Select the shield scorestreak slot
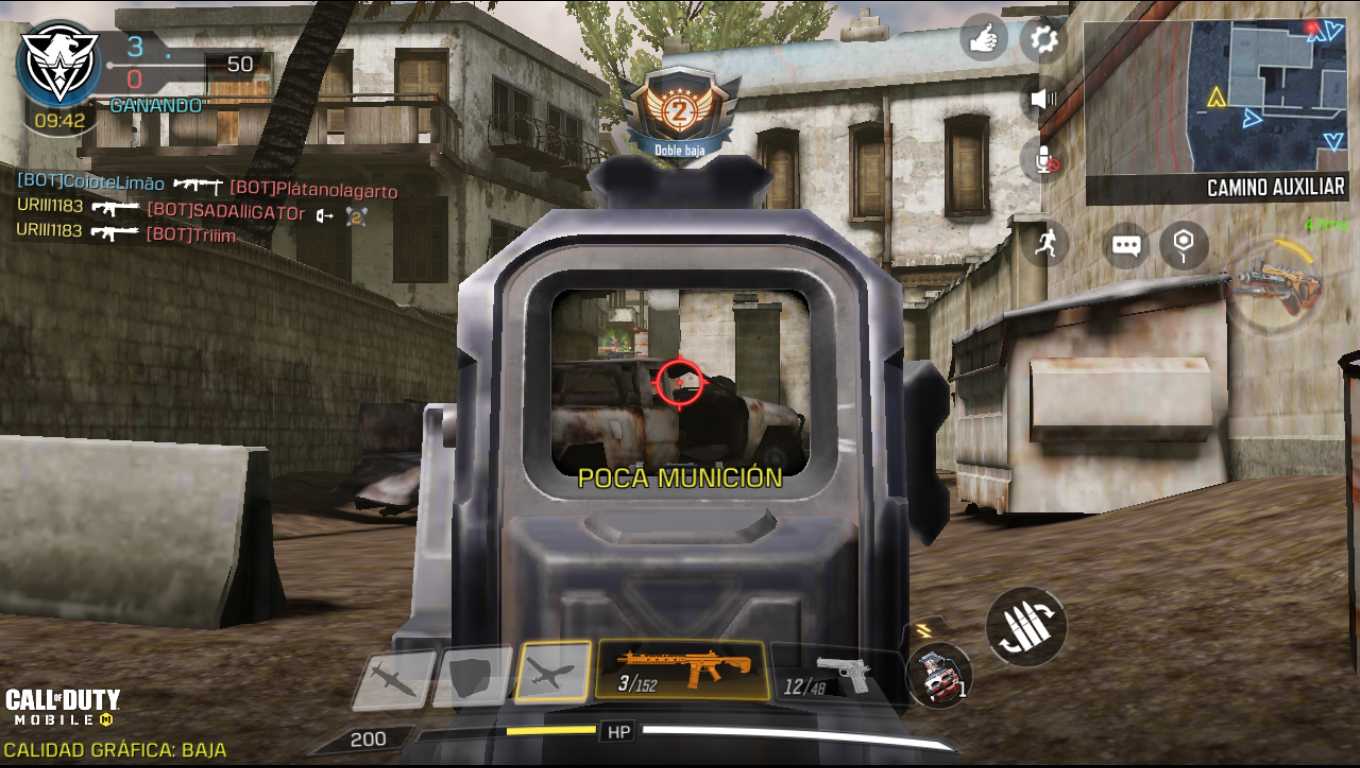The width and height of the screenshot is (1360, 768). coord(472,677)
